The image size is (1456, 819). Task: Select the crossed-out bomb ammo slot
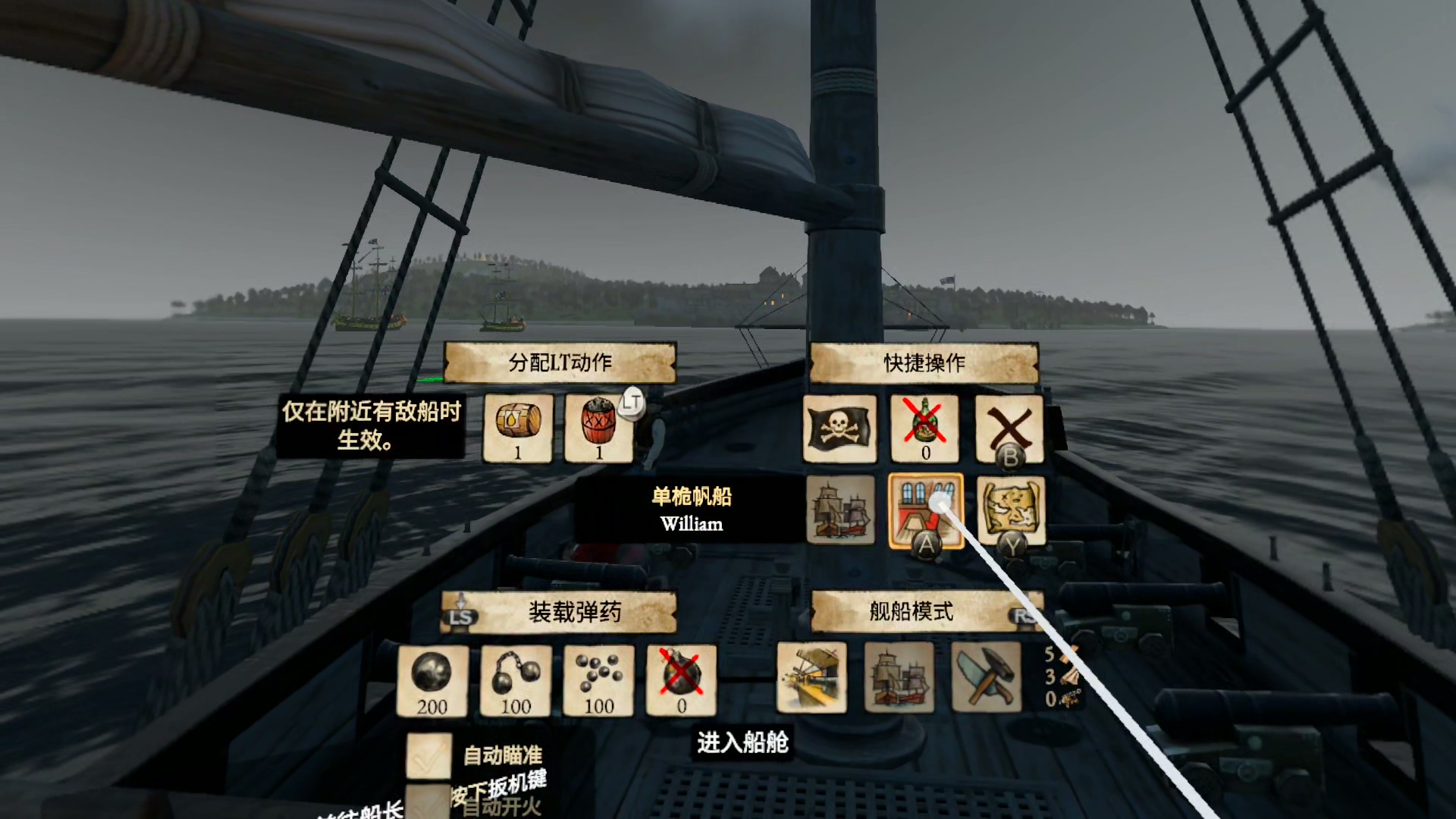681,680
